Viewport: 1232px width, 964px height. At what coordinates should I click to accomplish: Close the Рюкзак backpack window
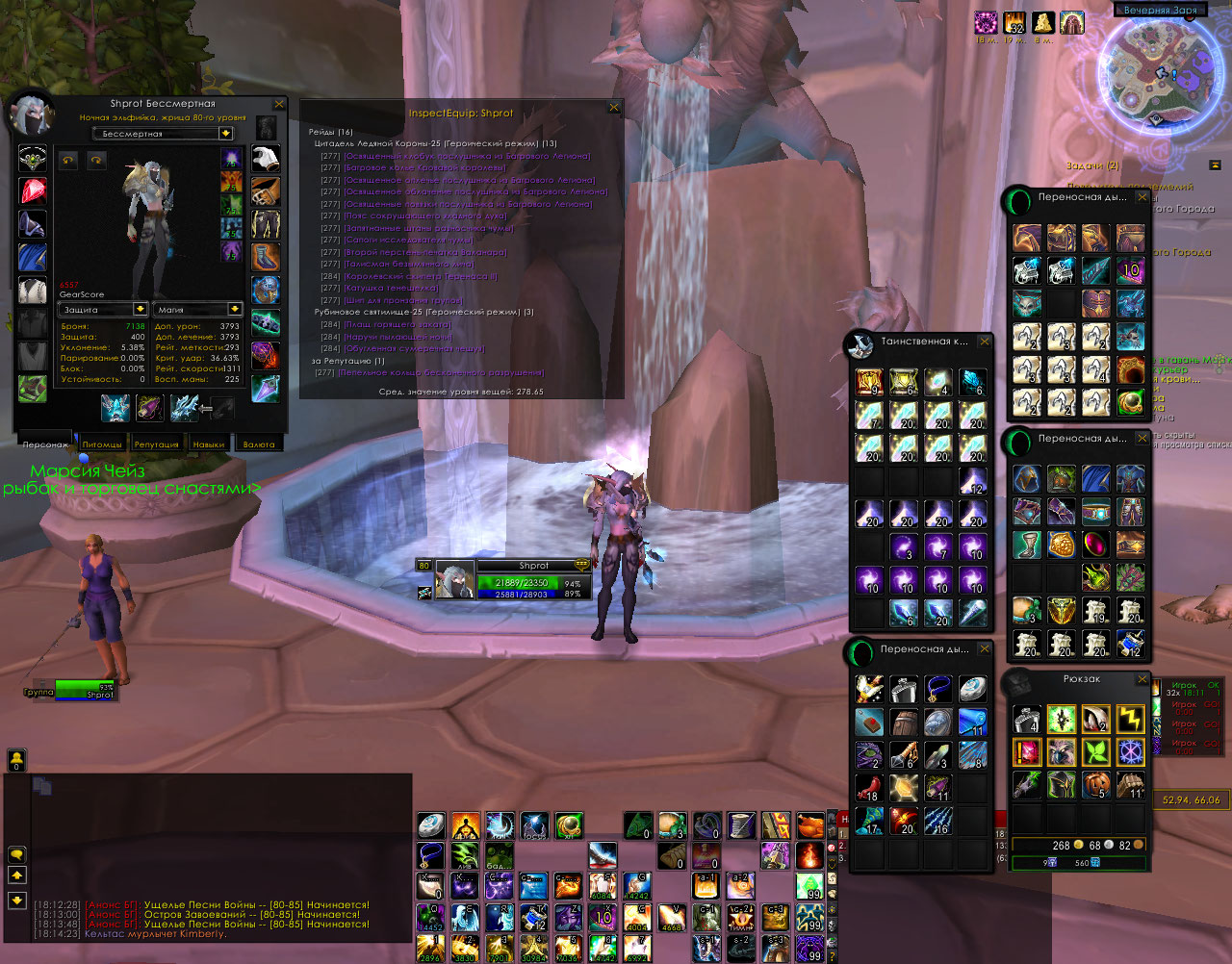(x=1142, y=679)
